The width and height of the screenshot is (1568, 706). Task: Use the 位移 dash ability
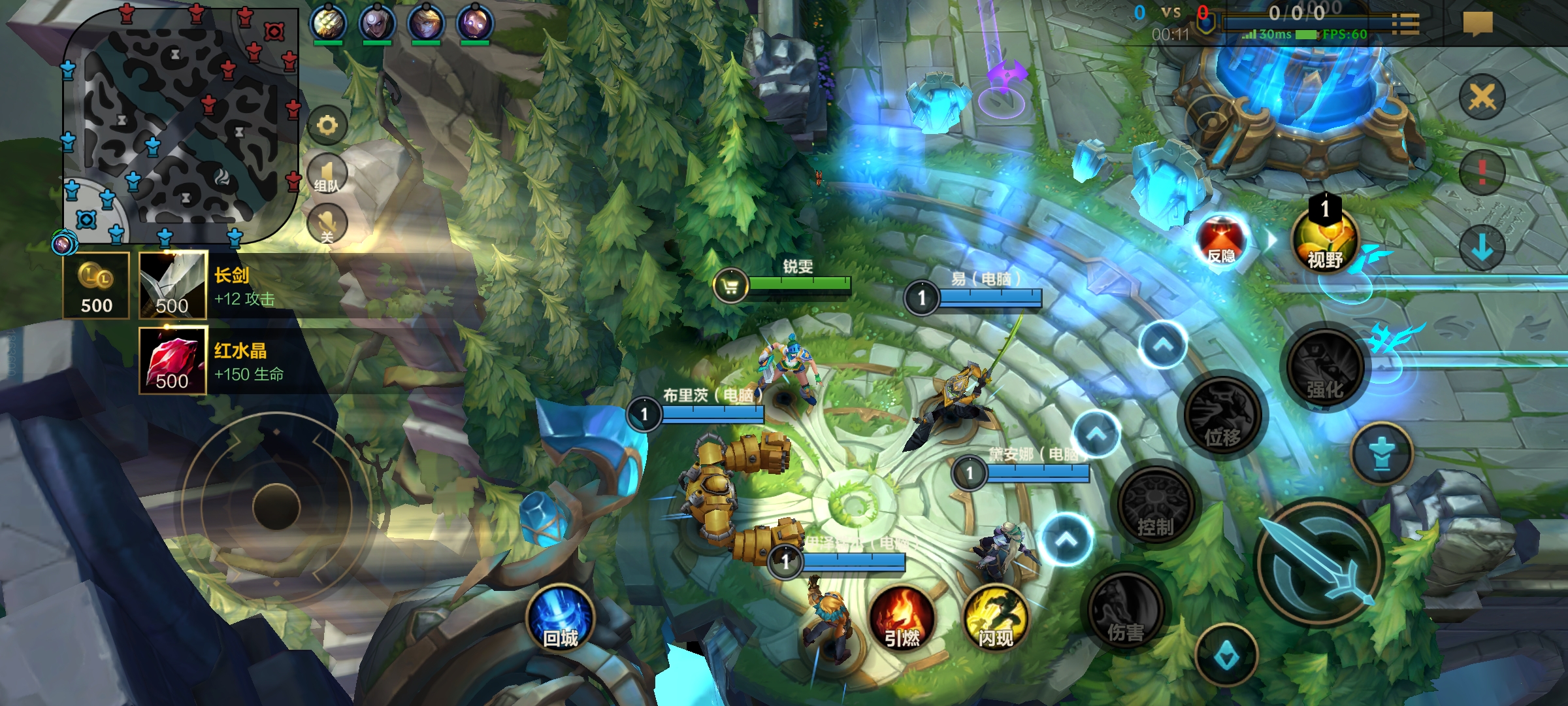[x=1222, y=416]
